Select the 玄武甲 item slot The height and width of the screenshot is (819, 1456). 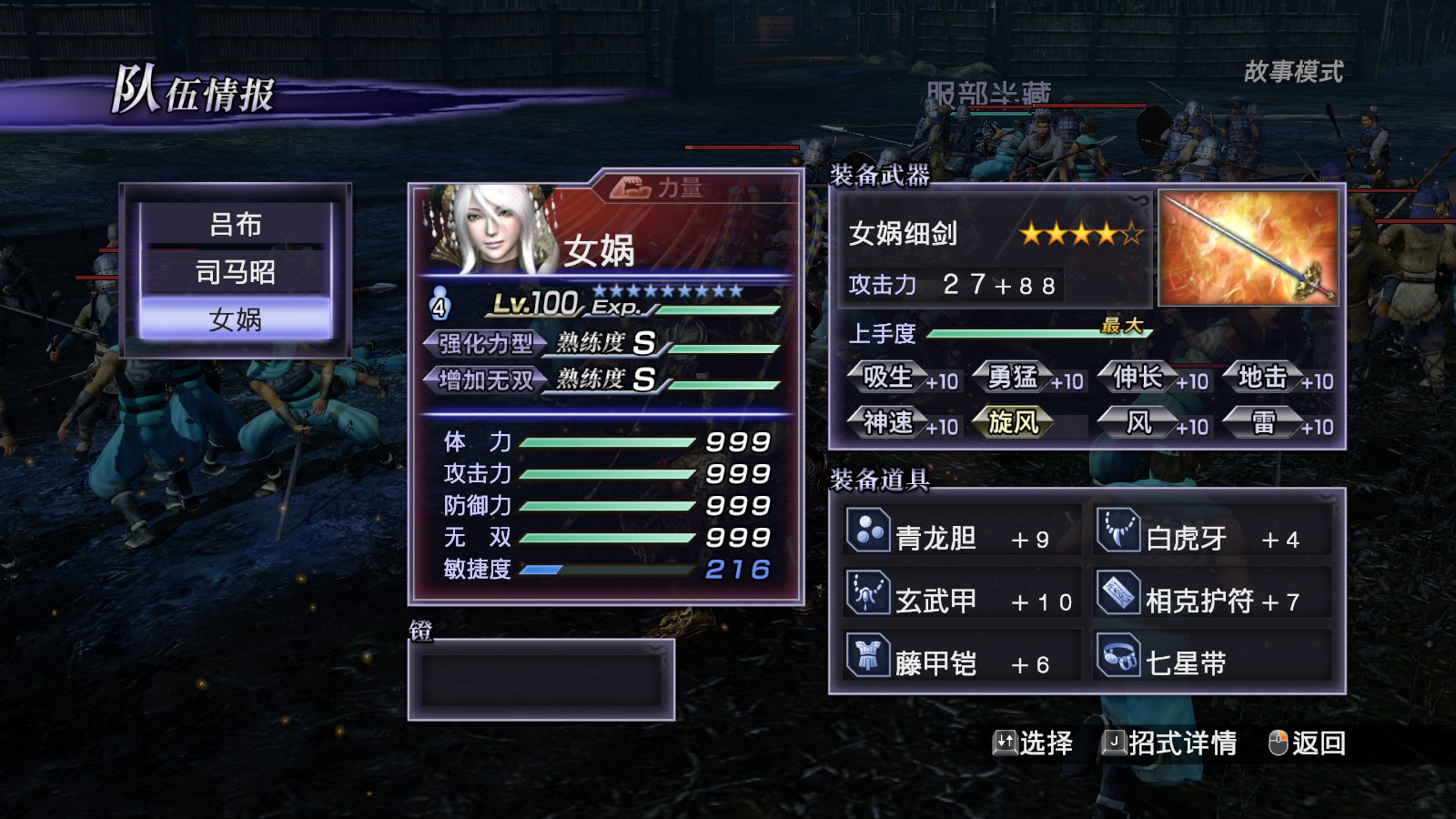pyautogui.click(x=963, y=600)
